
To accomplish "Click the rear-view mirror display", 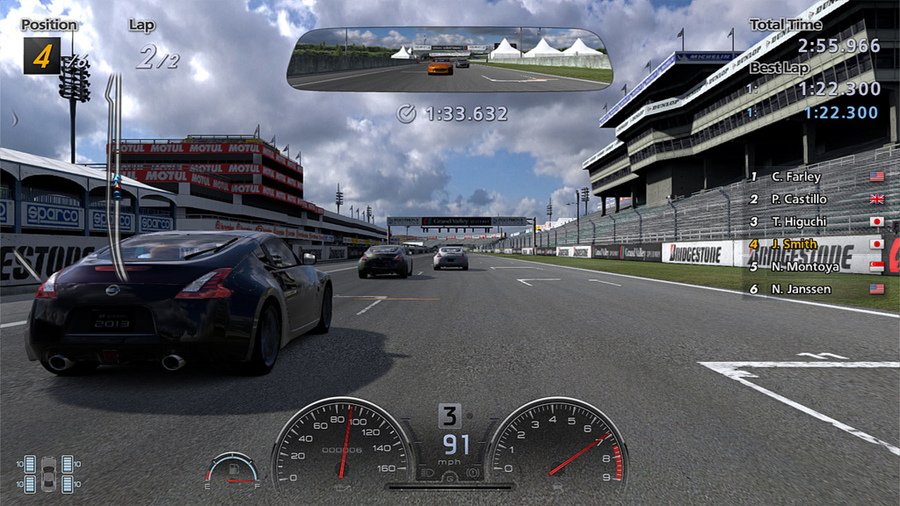I will pyautogui.click(x=449, y=60).
